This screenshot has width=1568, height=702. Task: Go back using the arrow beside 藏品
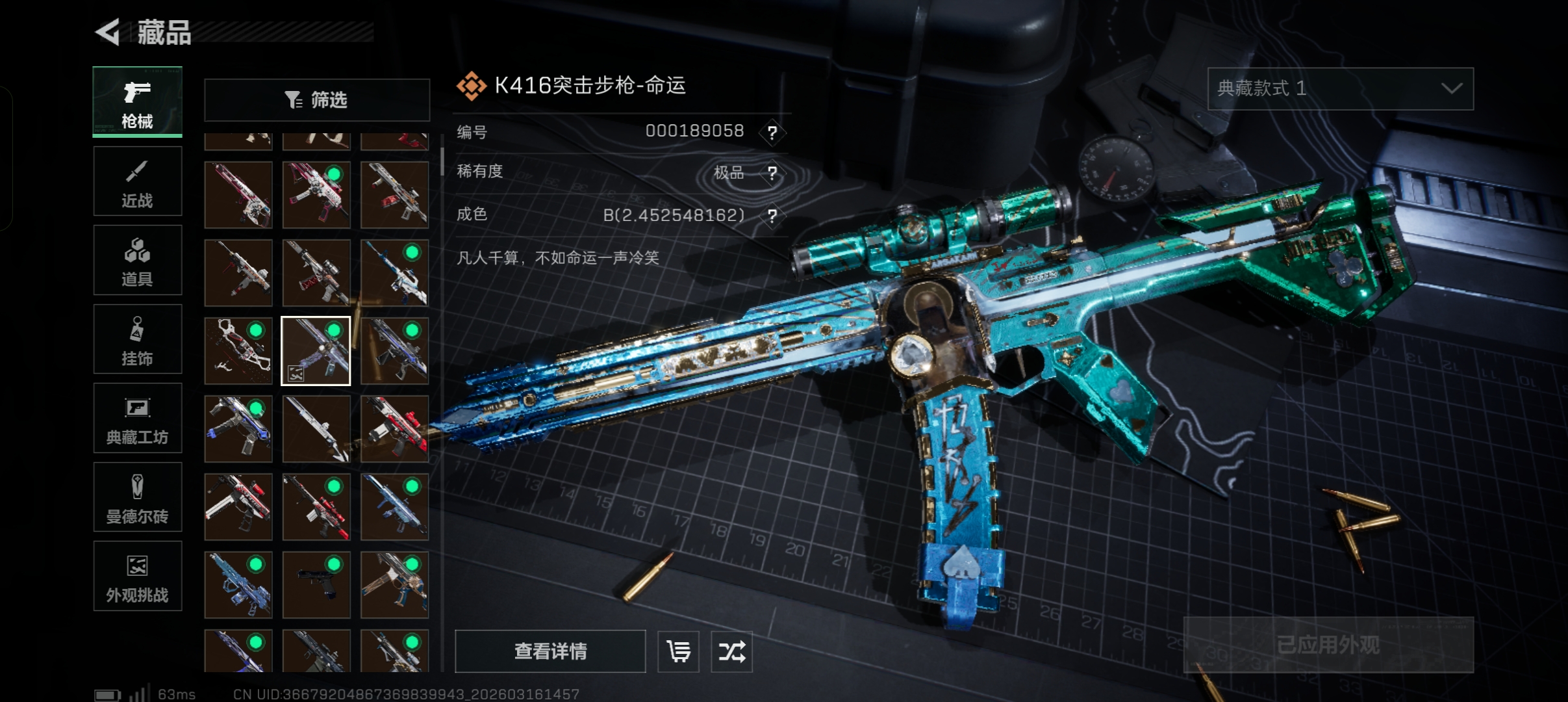coord(108,32)
